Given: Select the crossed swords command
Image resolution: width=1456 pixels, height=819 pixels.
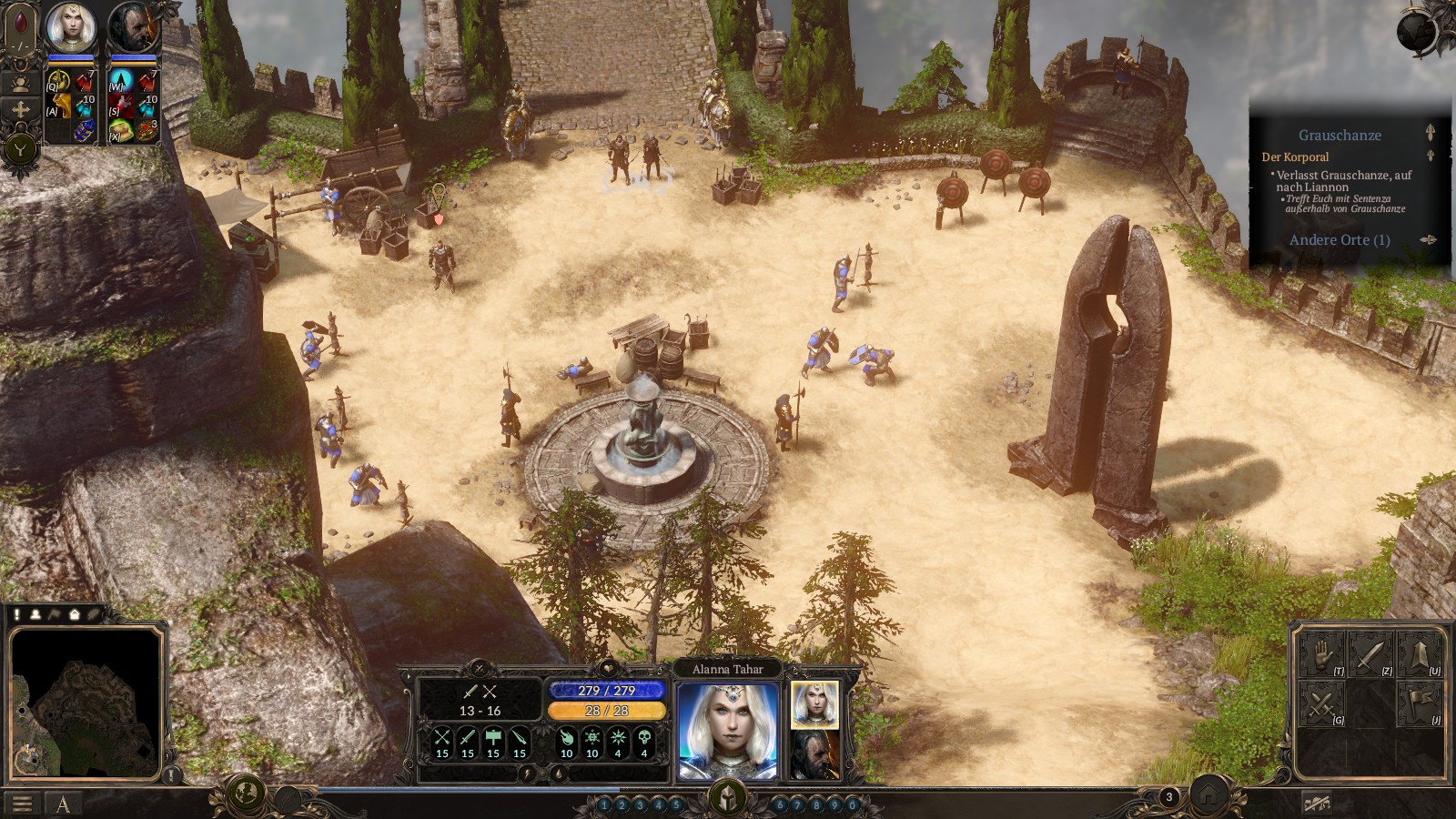Looking at the screenshot, I should (1321, 703).
